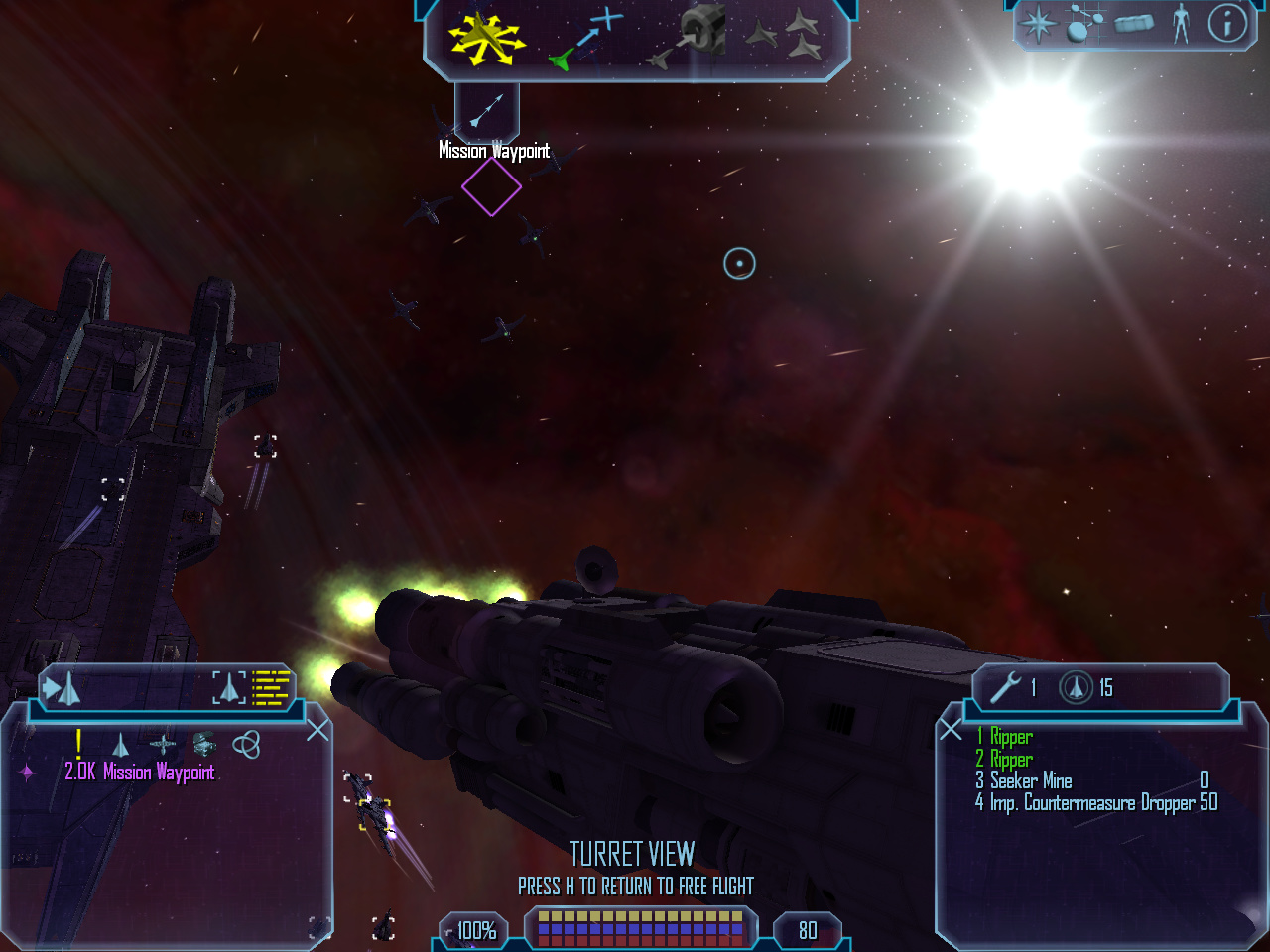This screenshot has width=1270, height=952.
Task: Close the contact list panel
Action: click(x=317, y=731)
